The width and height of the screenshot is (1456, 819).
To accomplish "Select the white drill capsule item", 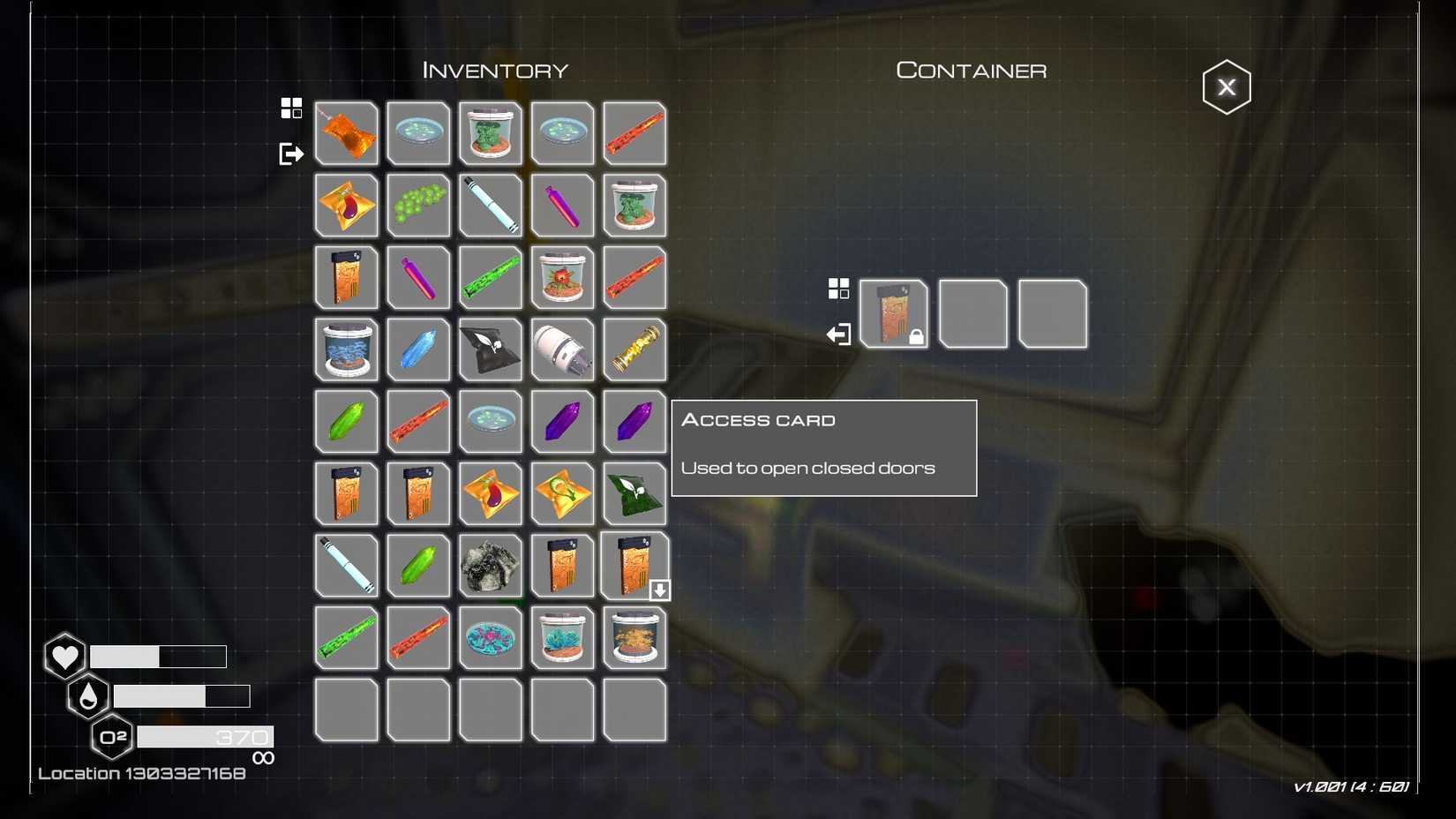I will 562,349.
